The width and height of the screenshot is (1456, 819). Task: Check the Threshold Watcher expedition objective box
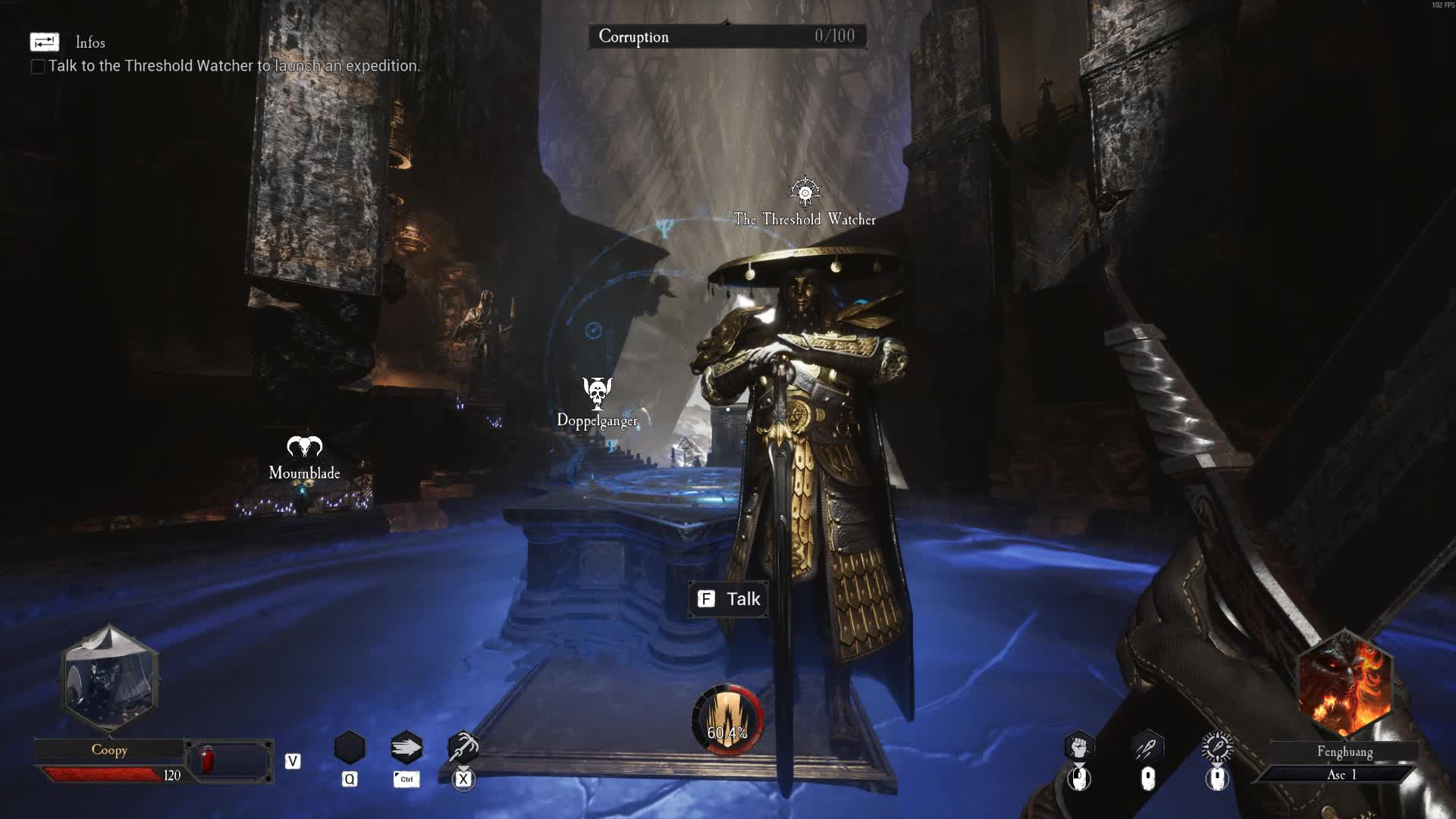click(x=36, y=67)
